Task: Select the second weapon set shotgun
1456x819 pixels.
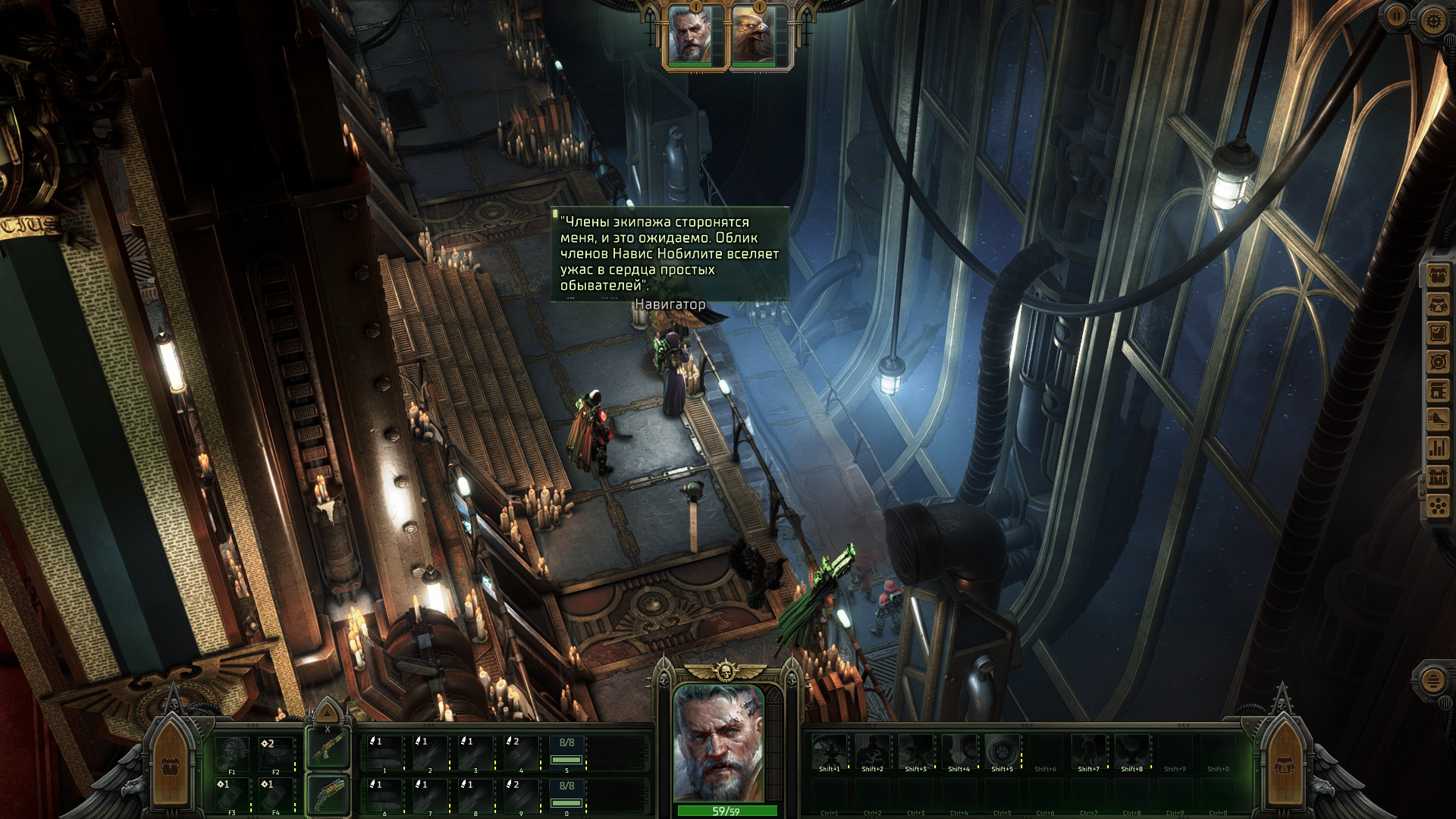Action: pos(328,794)
